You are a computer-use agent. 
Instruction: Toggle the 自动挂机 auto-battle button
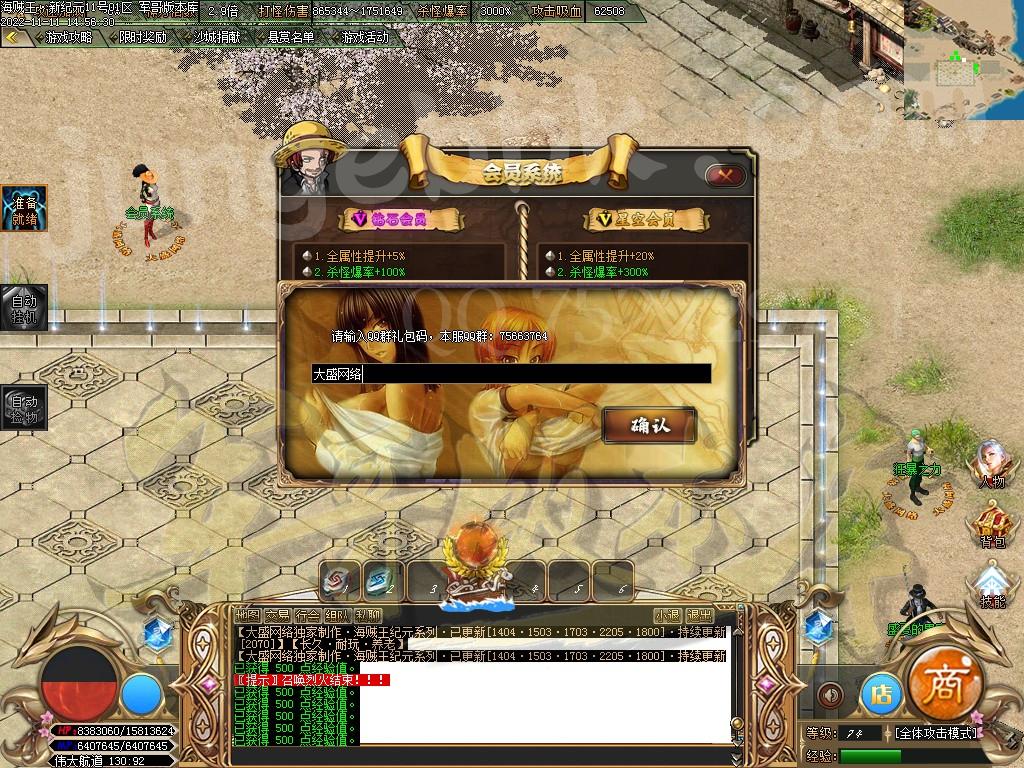23,308
